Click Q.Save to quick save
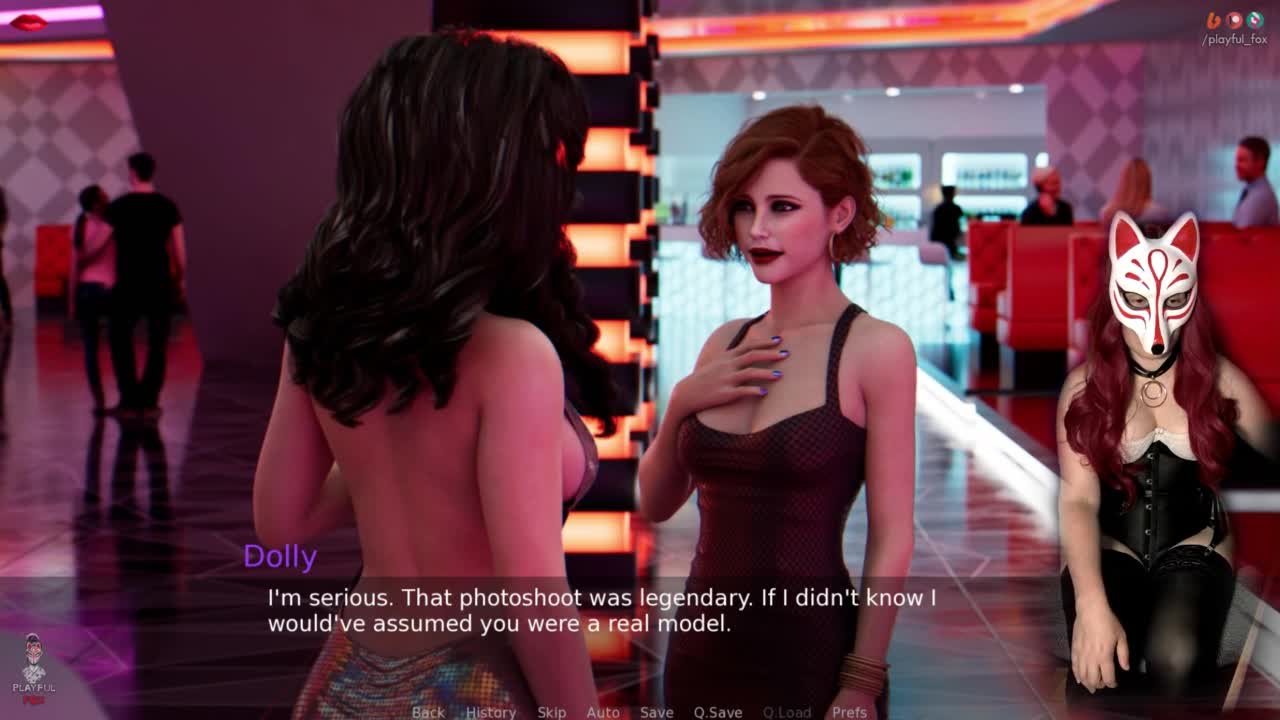Image resolution: width=1280 pixels, height=720 pixels. click(718, 712)
